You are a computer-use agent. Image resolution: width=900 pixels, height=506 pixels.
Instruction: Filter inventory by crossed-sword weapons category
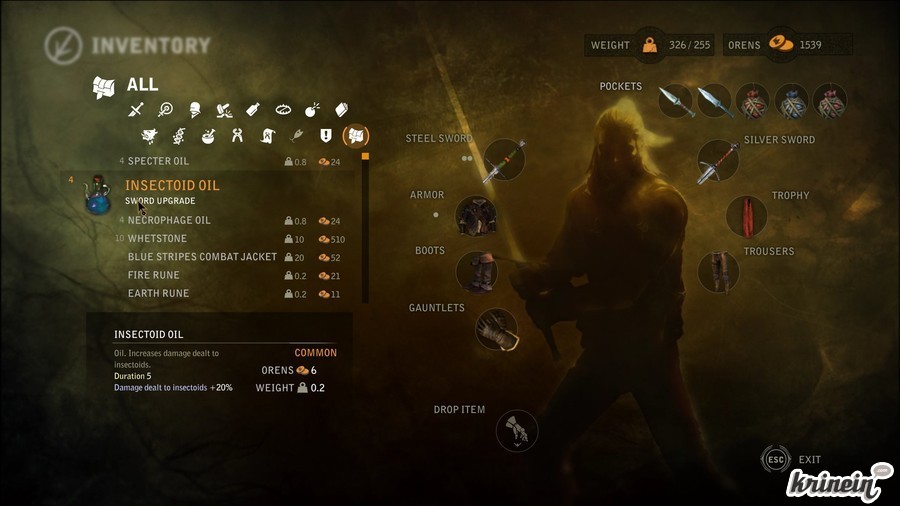(x=137, y=109)
